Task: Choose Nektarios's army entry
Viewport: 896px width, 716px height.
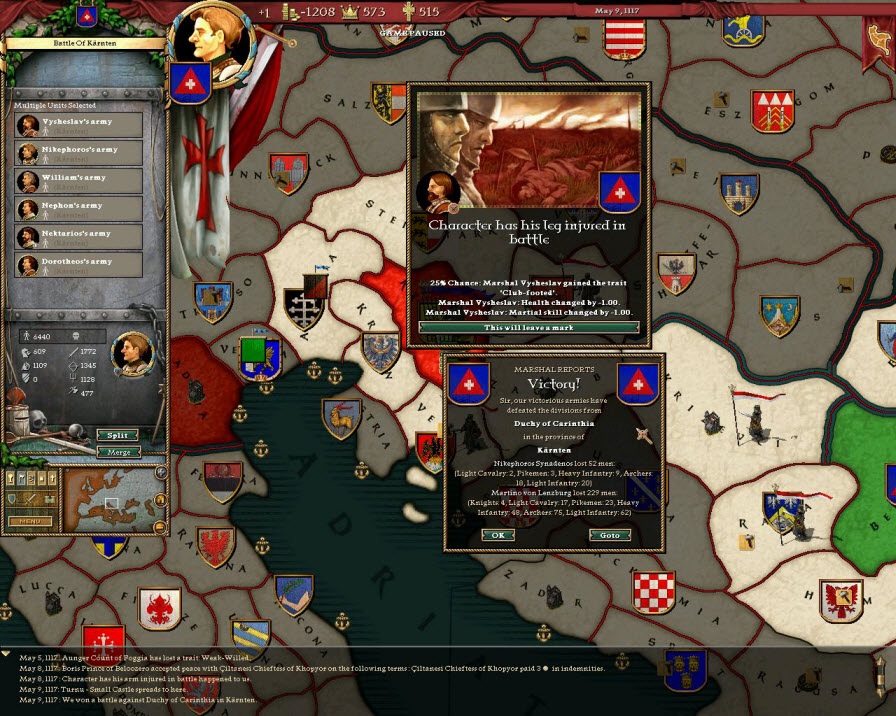Action: click(x=79, y=238)
